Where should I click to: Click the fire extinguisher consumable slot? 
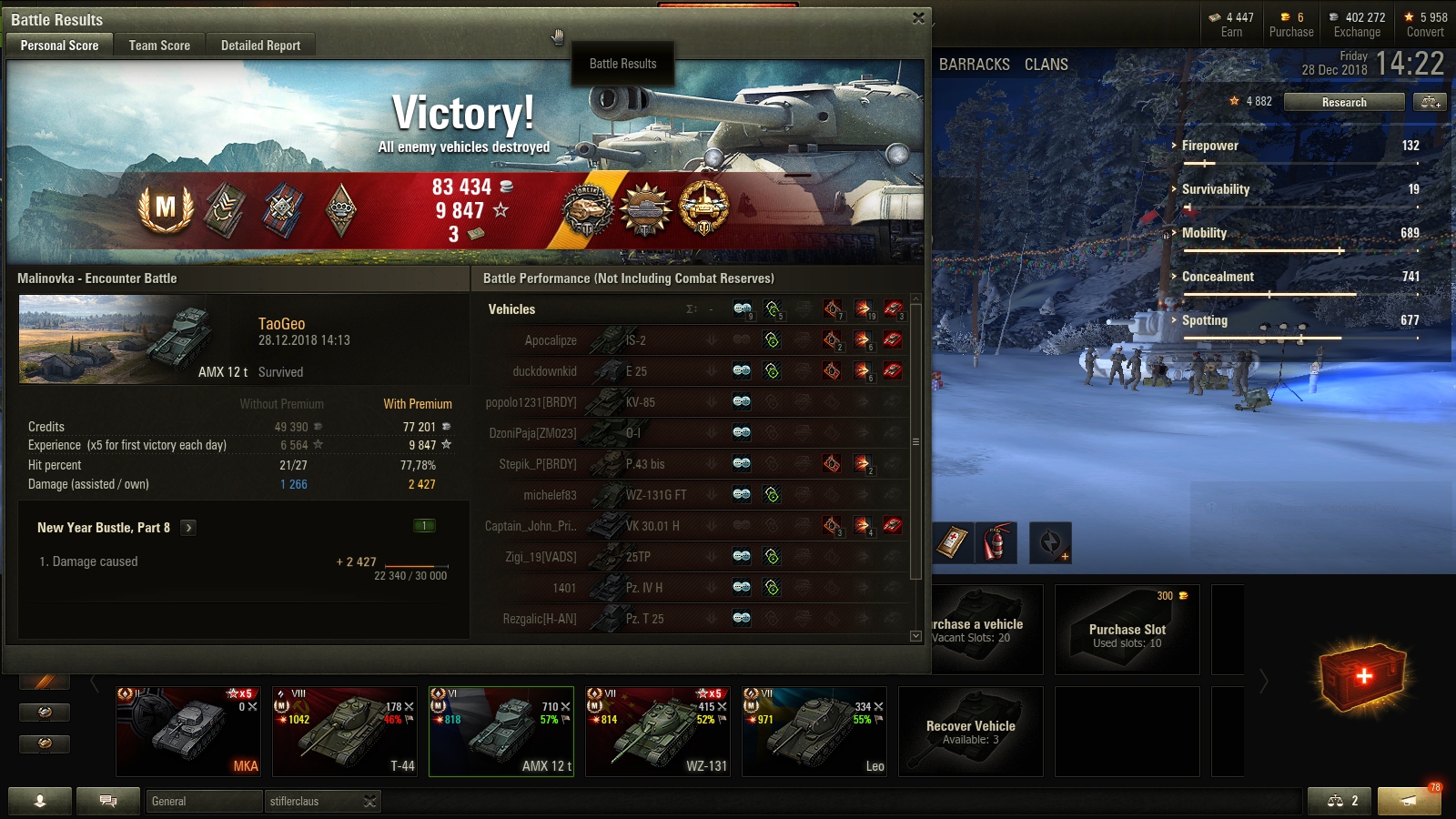point(996,543)
